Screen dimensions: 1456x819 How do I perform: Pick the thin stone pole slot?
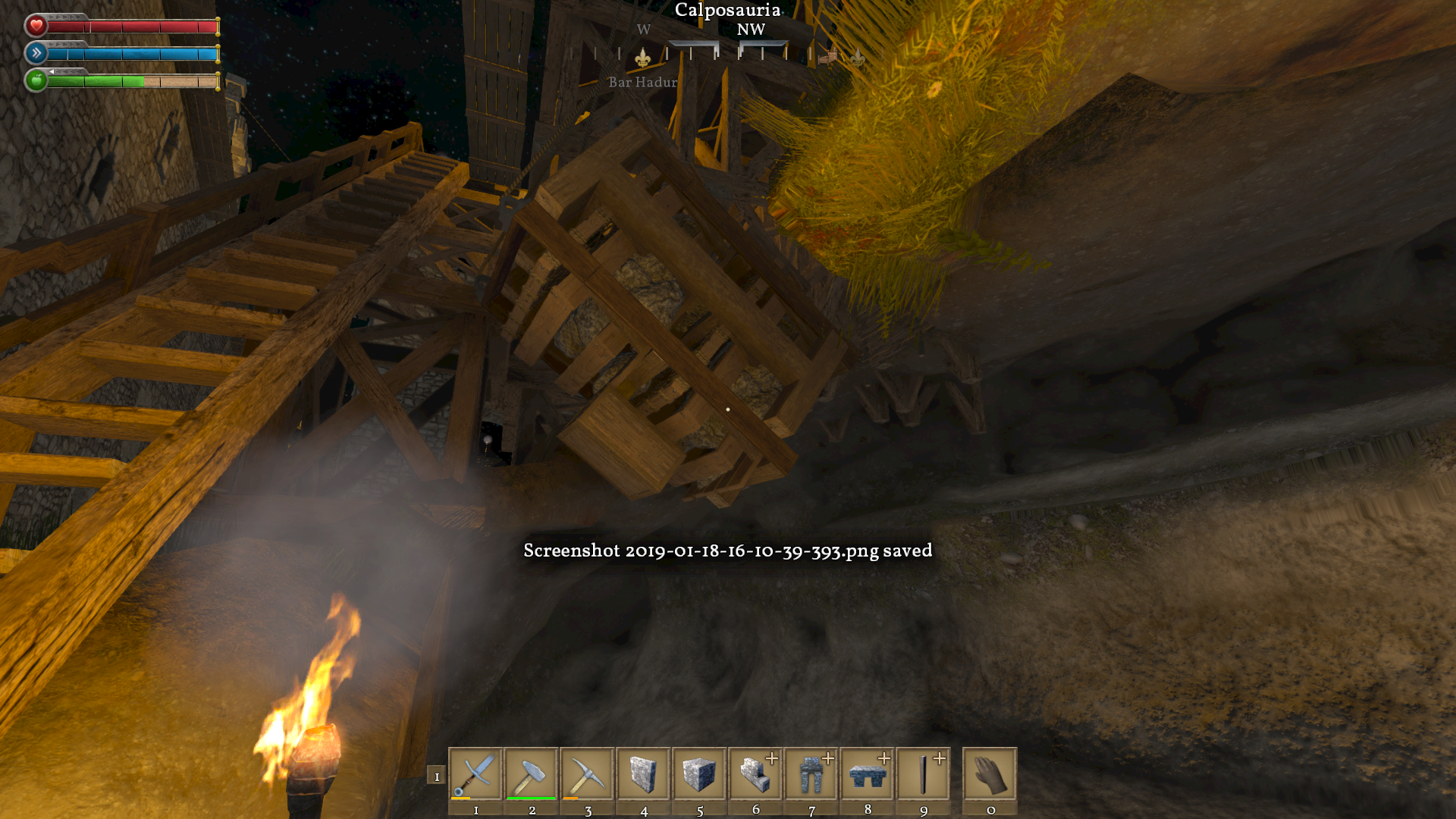[924, 774]
